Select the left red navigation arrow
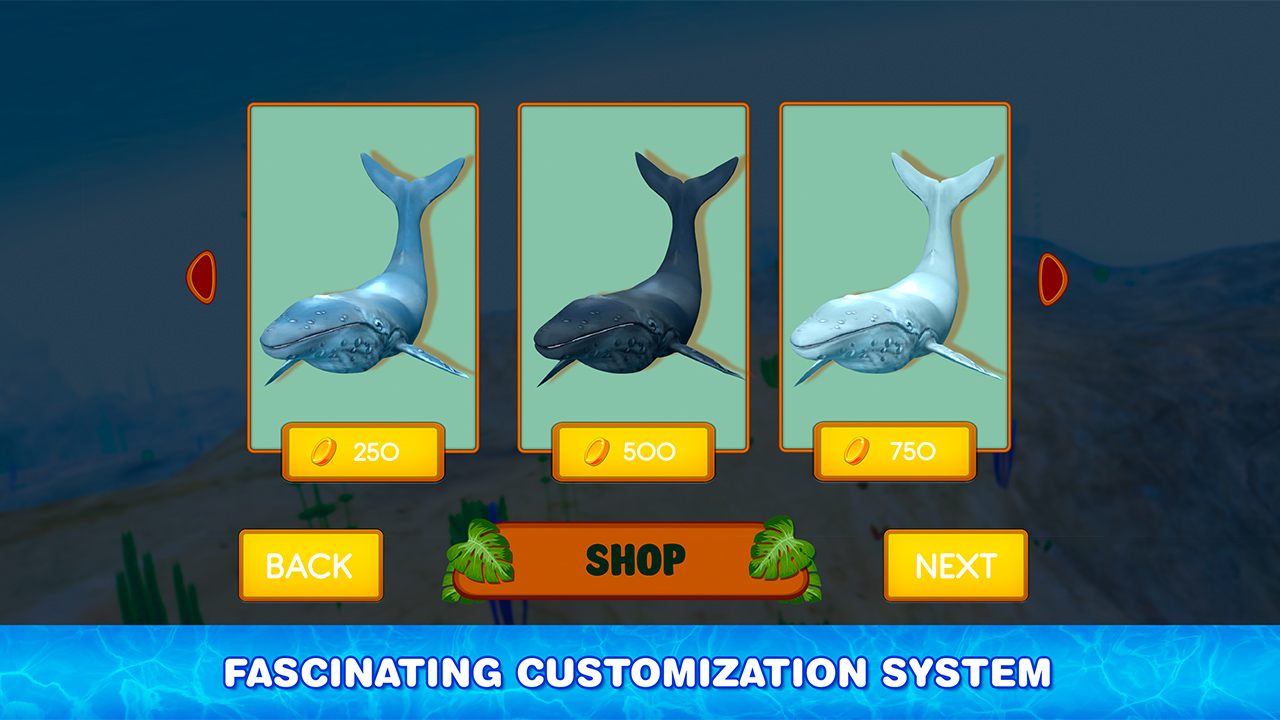 (202, 277)
